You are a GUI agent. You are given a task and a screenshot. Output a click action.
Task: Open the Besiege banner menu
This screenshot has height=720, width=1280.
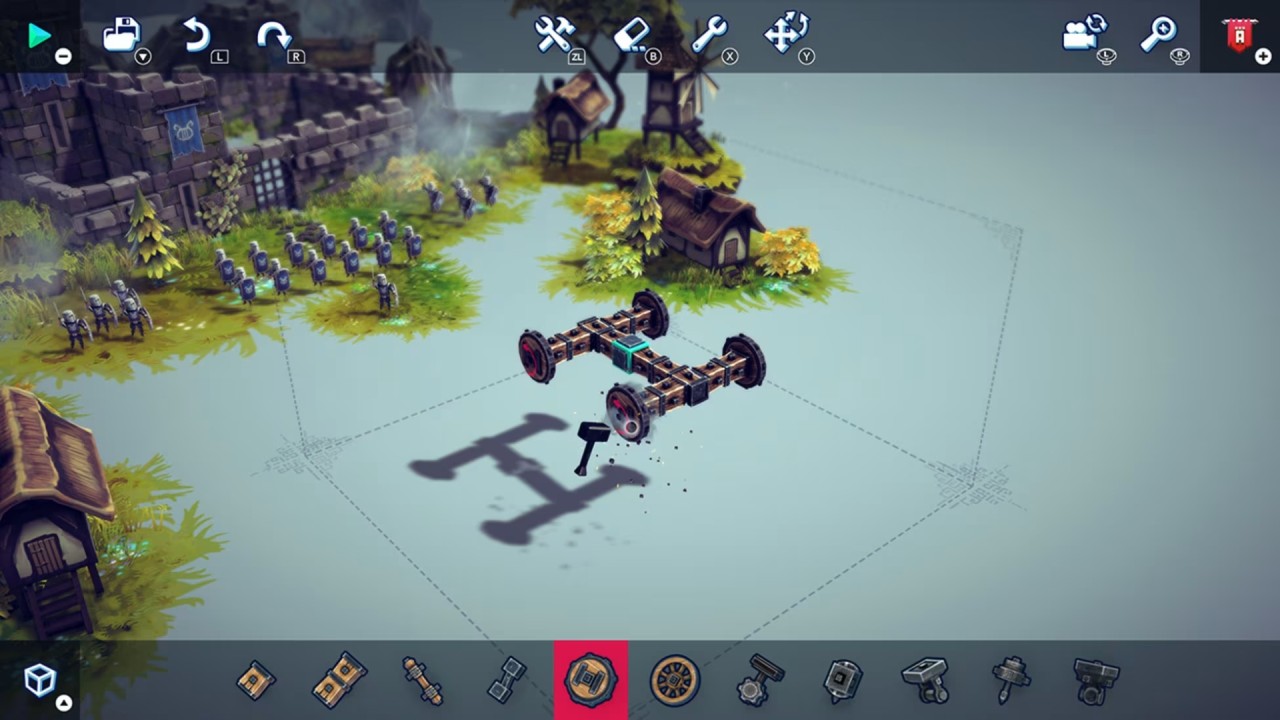1238,35
